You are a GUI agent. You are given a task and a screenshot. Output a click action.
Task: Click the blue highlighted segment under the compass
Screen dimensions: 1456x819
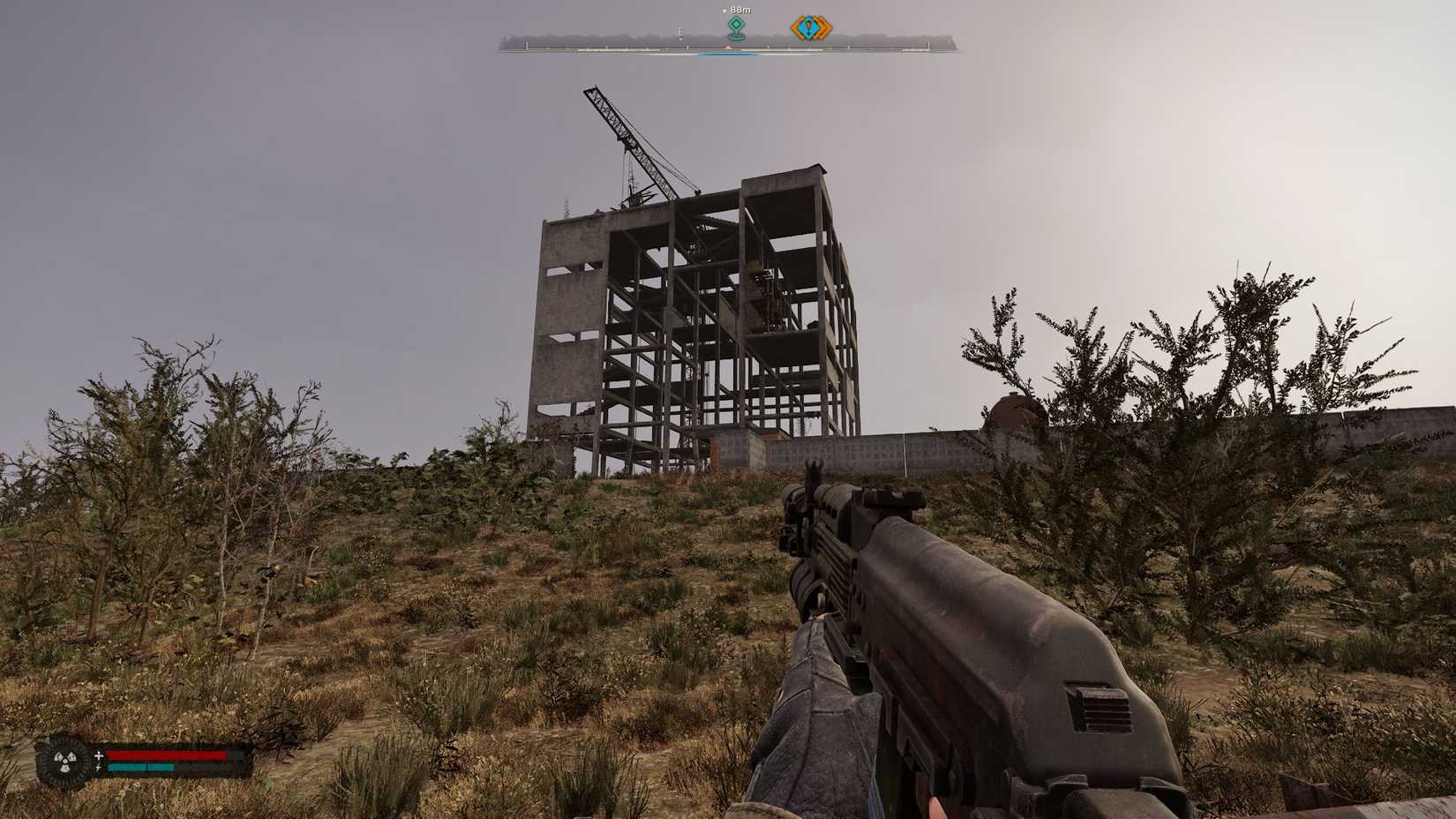coord(728,53)
